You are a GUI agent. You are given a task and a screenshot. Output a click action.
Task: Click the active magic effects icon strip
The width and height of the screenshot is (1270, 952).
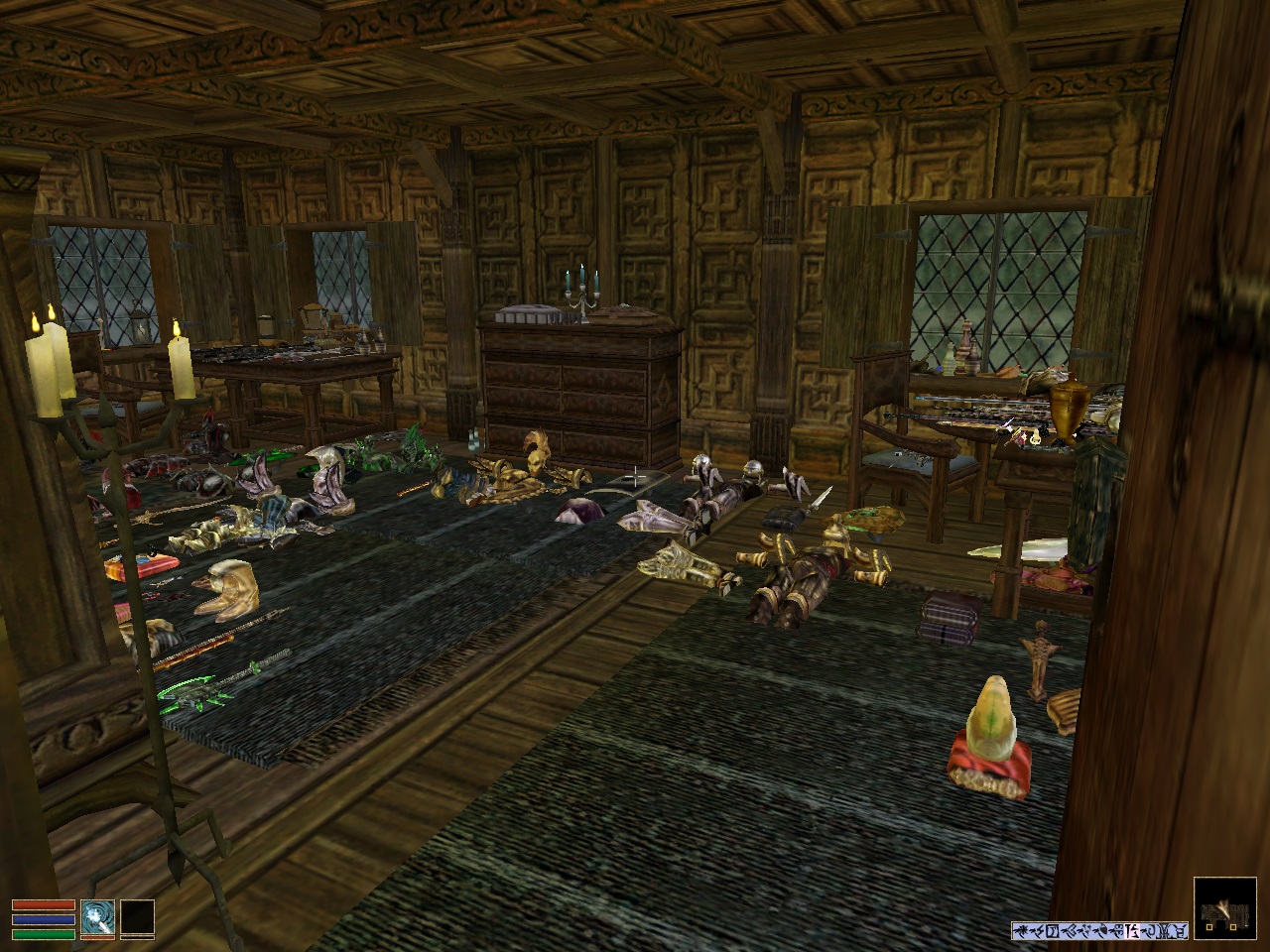[1099, 930]
